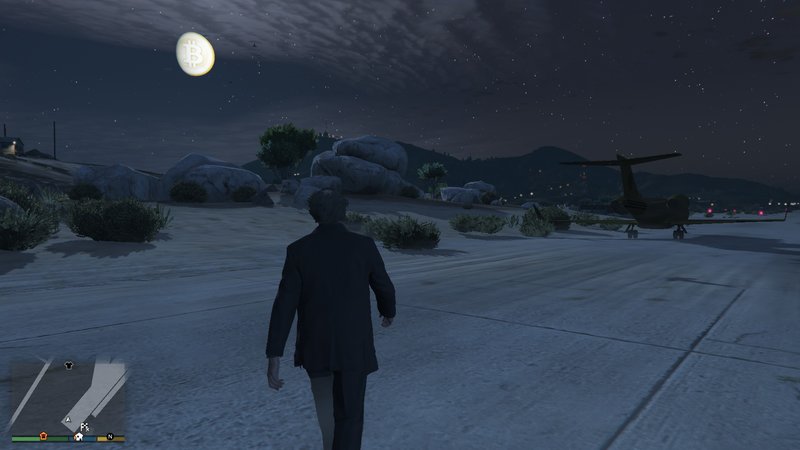Viewport: 800px width, 450px height.
Task: Click the north N compass marker
Action: pyautogui.click(x=111, y=436)
